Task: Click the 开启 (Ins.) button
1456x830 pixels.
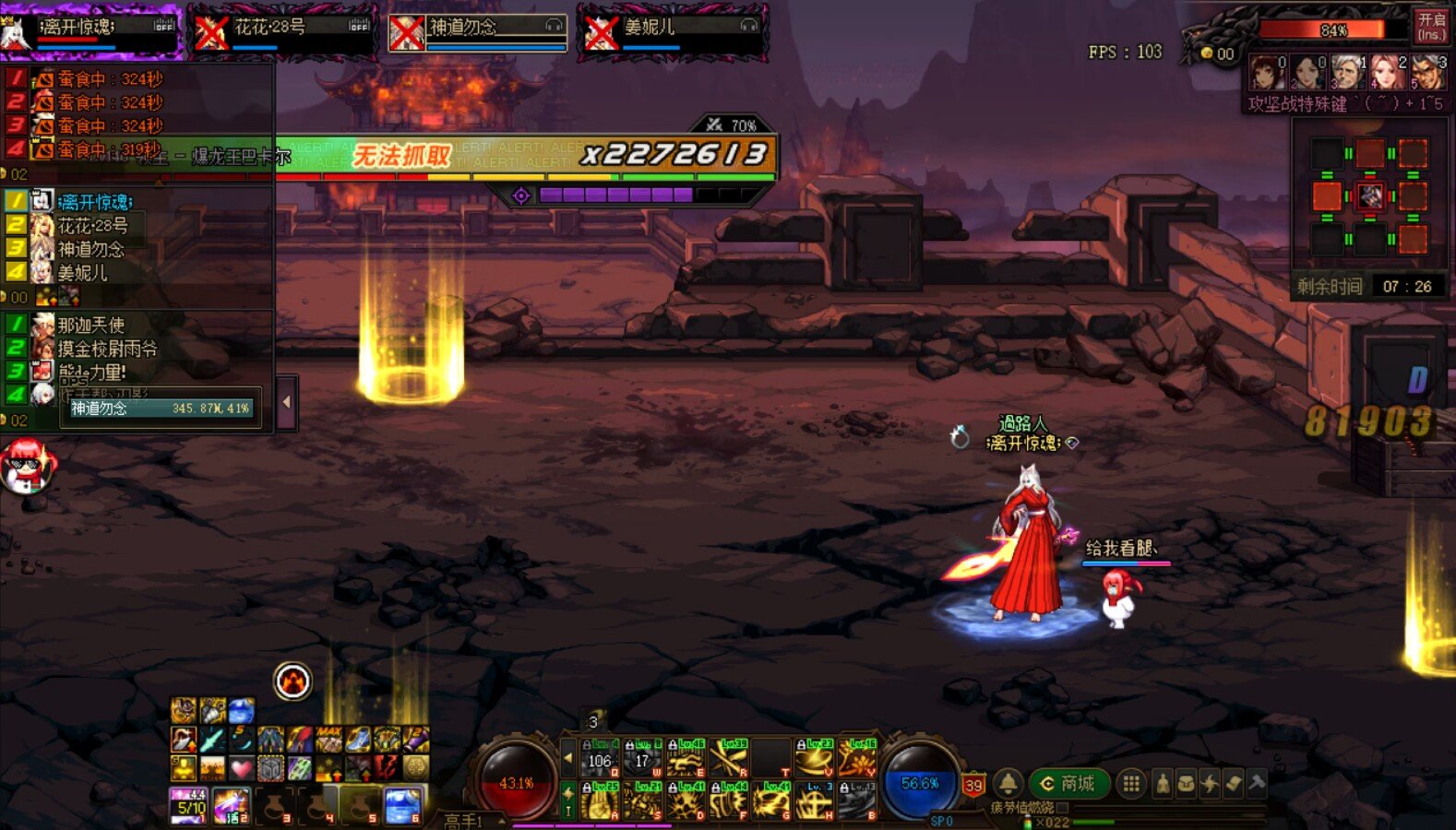Action: [1431, 26]
